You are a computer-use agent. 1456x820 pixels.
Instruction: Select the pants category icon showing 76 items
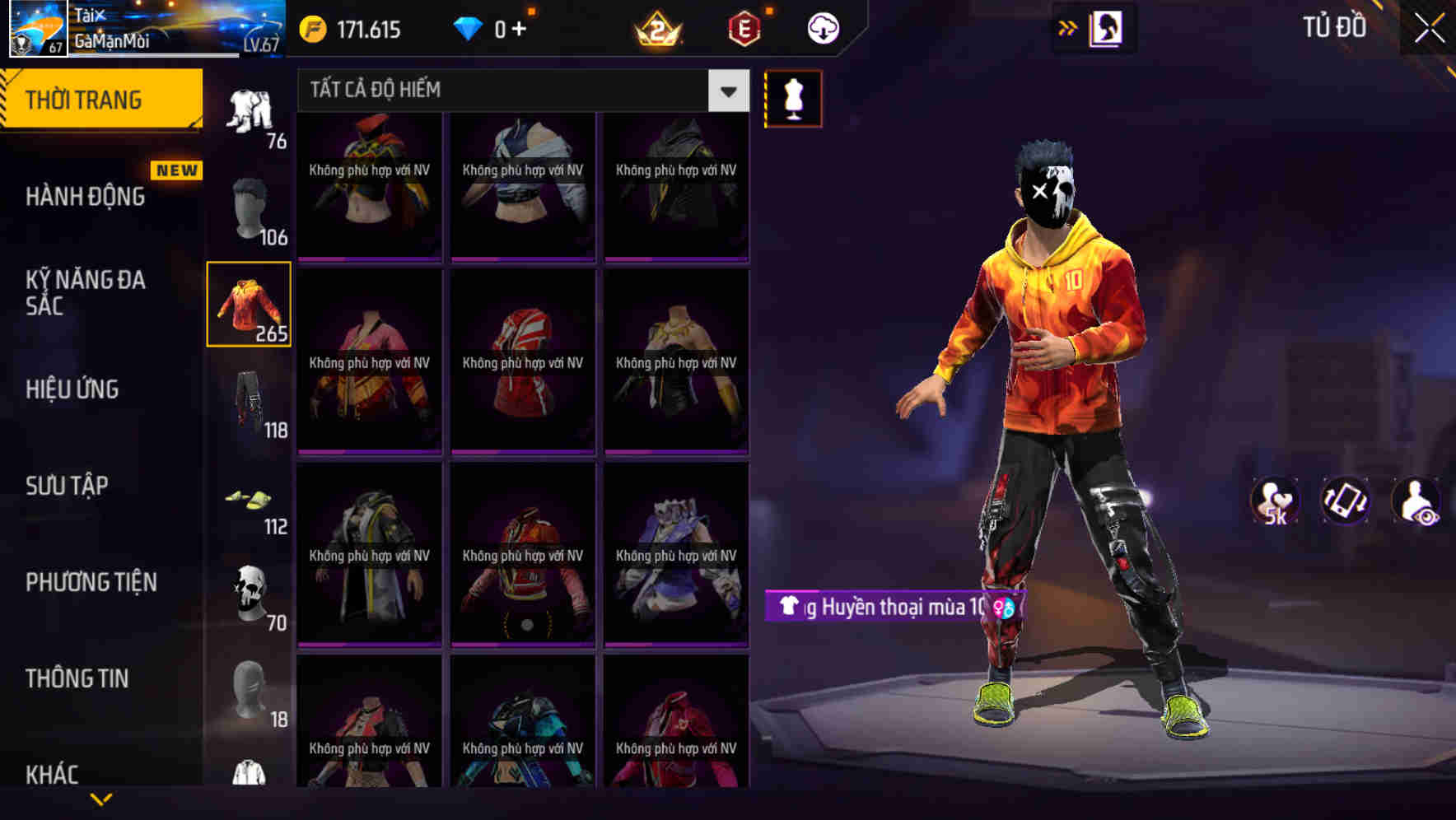[249, 107]
